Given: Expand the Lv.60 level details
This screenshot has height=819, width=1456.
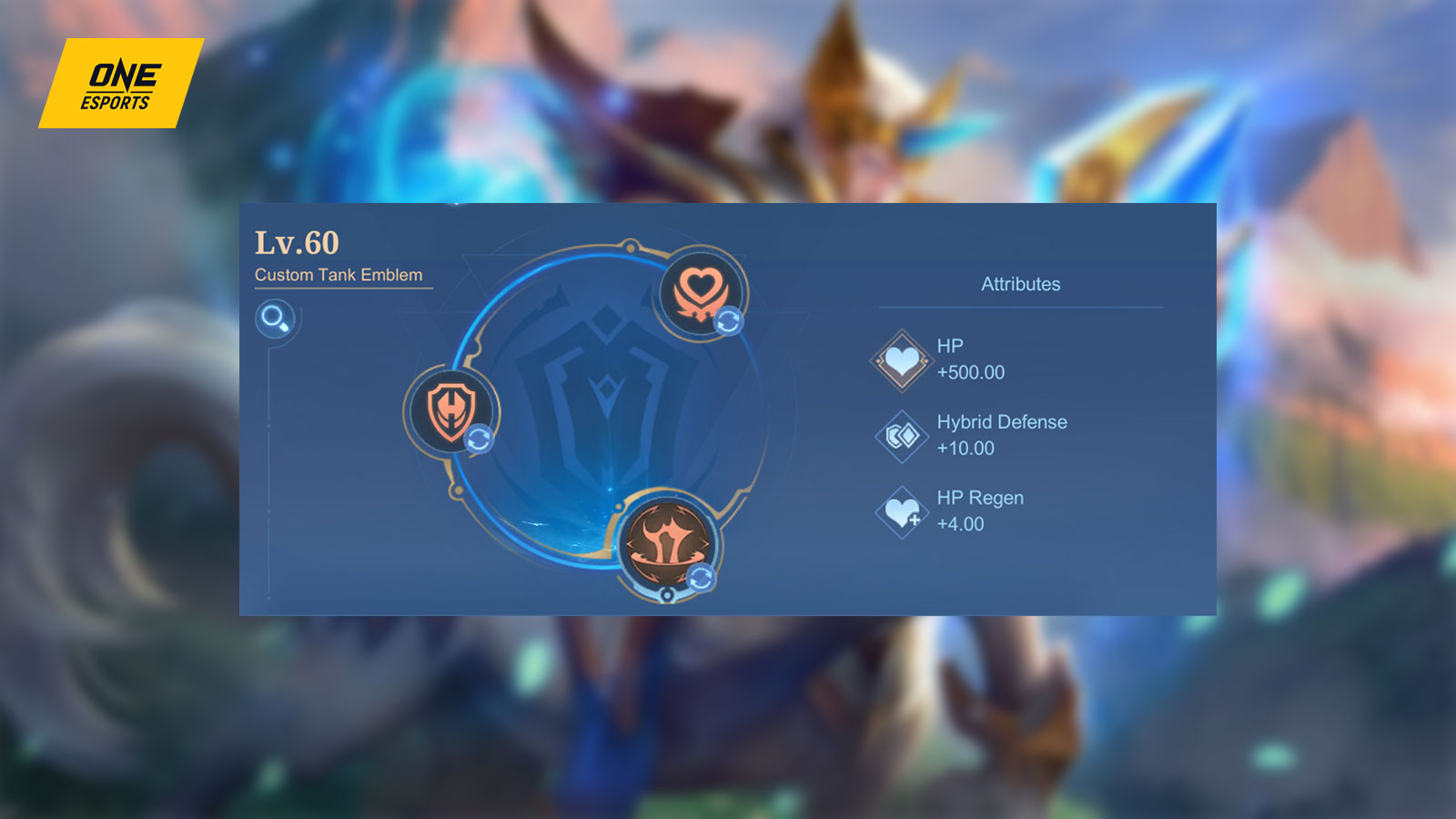Looking at the screenshot, I should pos(296,244).
